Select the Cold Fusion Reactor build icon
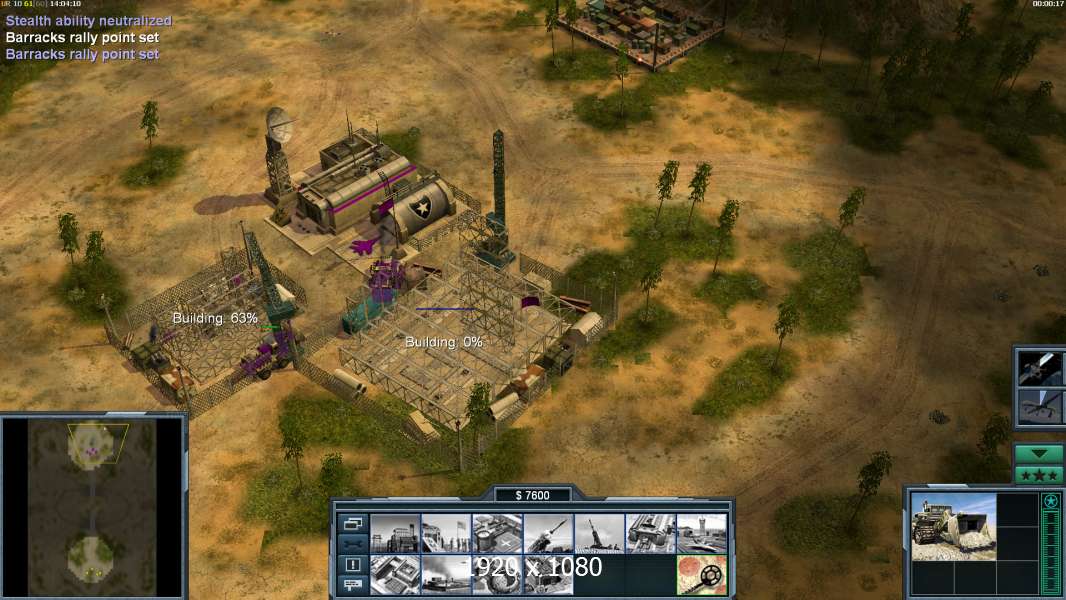 click(395, 534)
